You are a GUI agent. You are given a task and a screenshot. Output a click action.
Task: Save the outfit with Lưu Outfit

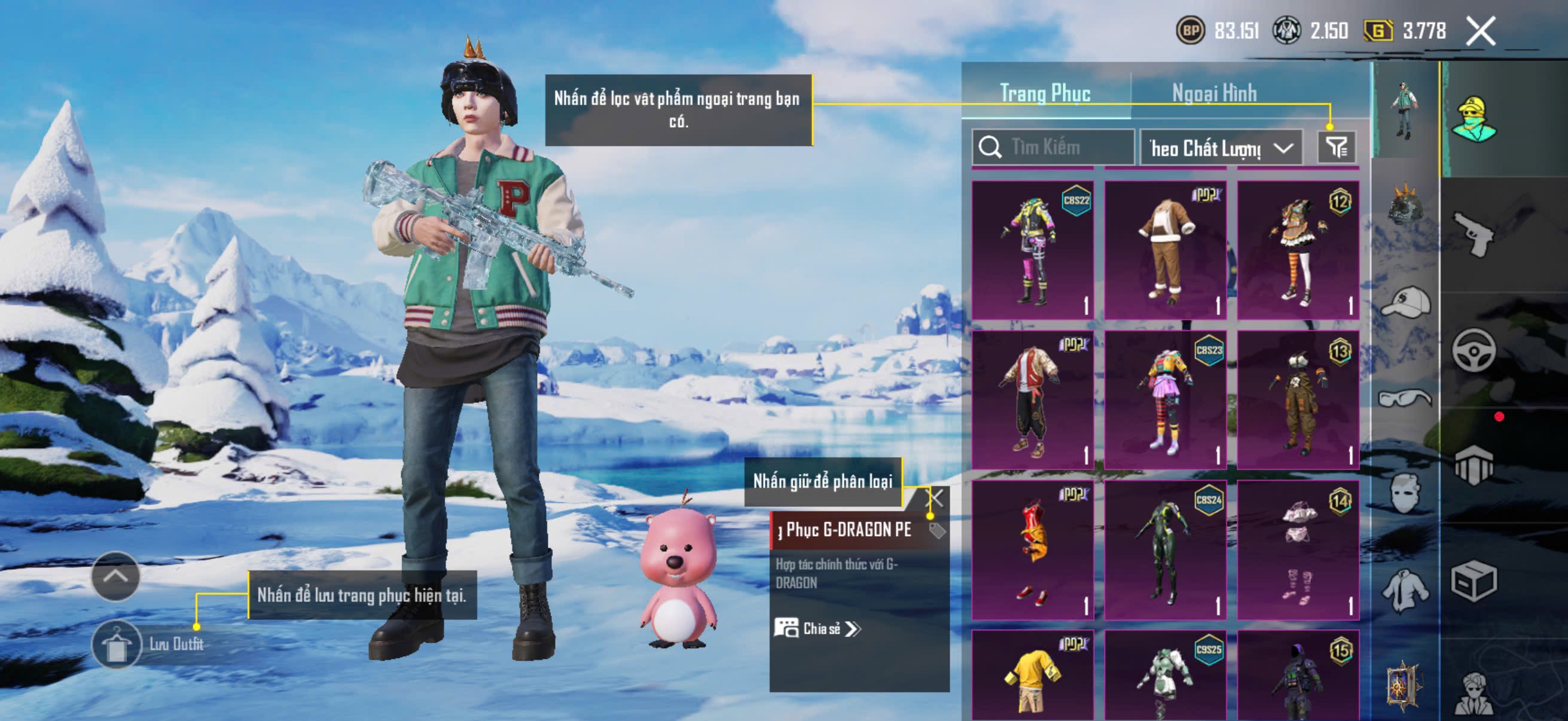pyautogui.click(x=117, y=644)
